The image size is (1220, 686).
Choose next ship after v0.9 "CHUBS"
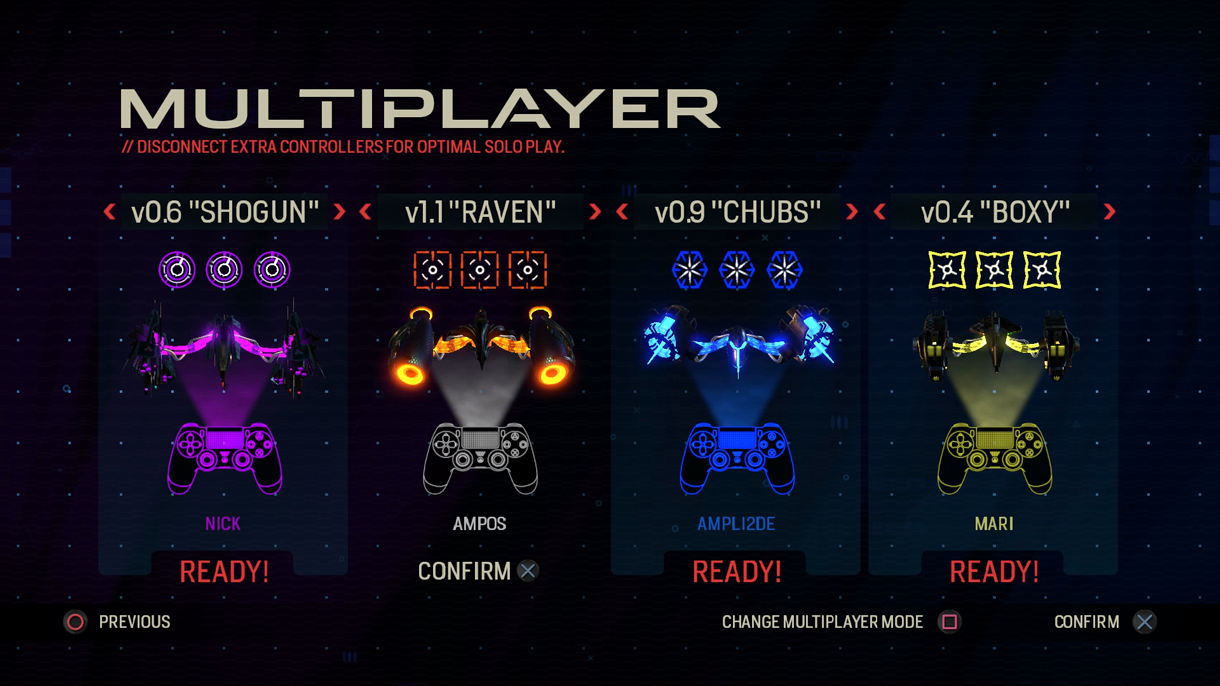pos(852,212)
